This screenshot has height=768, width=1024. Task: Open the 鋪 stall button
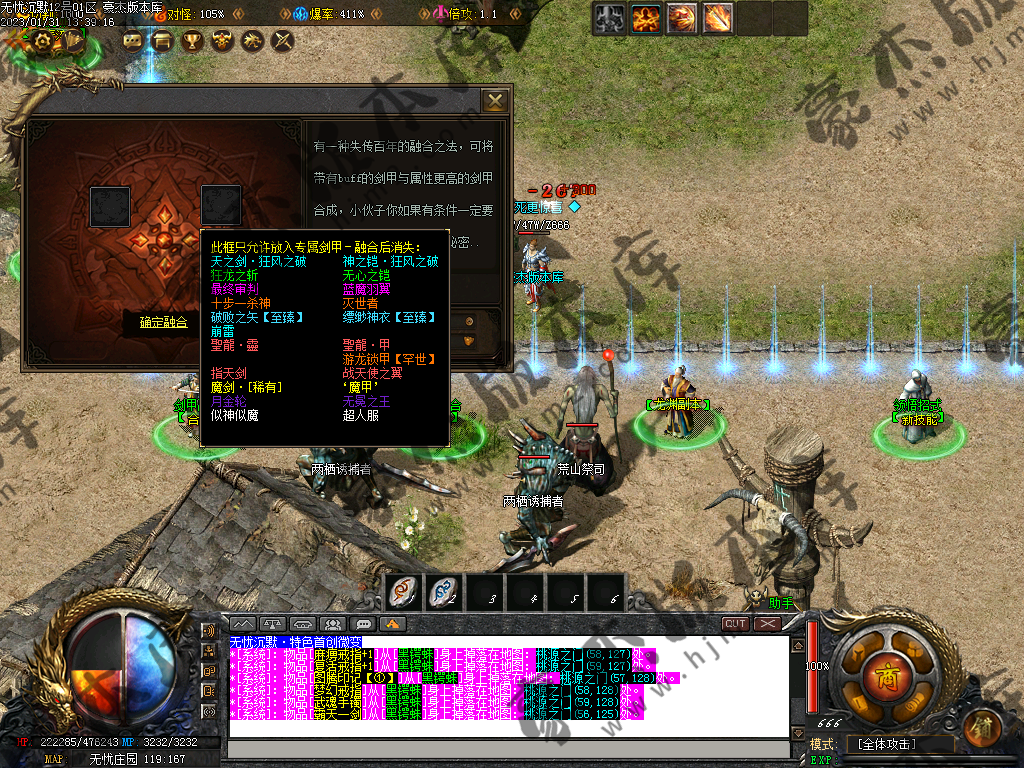983,725
